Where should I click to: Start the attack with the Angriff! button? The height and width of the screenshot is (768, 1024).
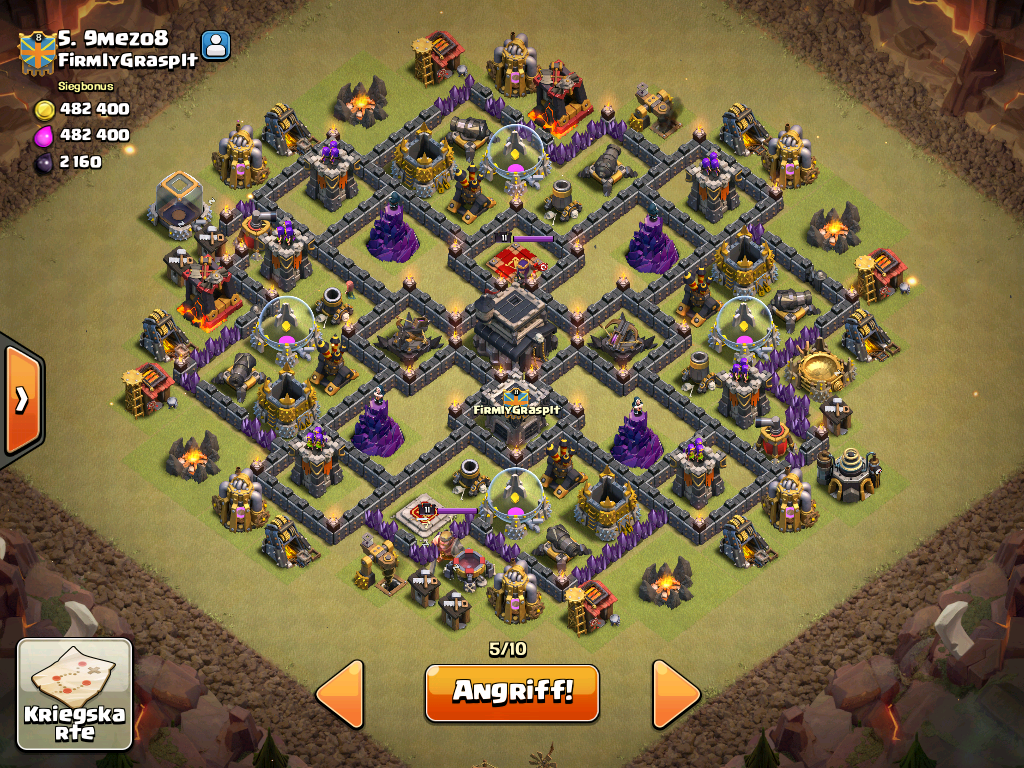[x=511, y=692]
